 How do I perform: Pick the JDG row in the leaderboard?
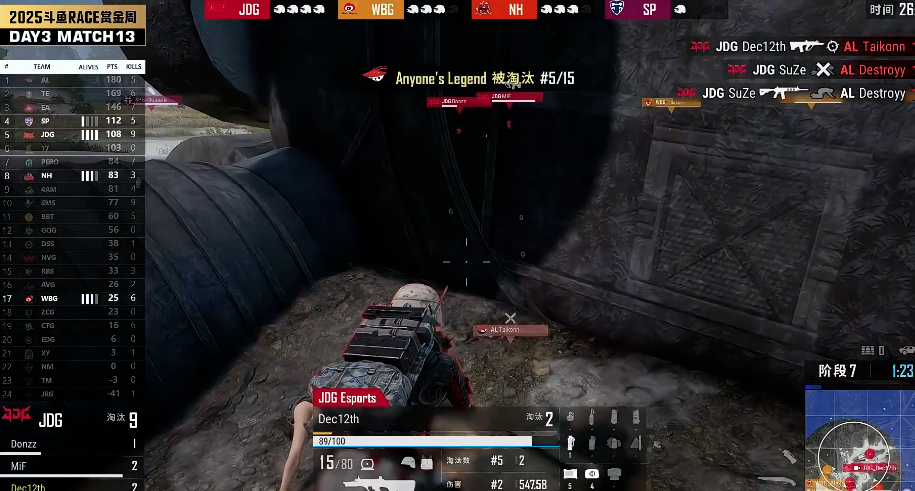pyautogui.click(x=72, y=134)
